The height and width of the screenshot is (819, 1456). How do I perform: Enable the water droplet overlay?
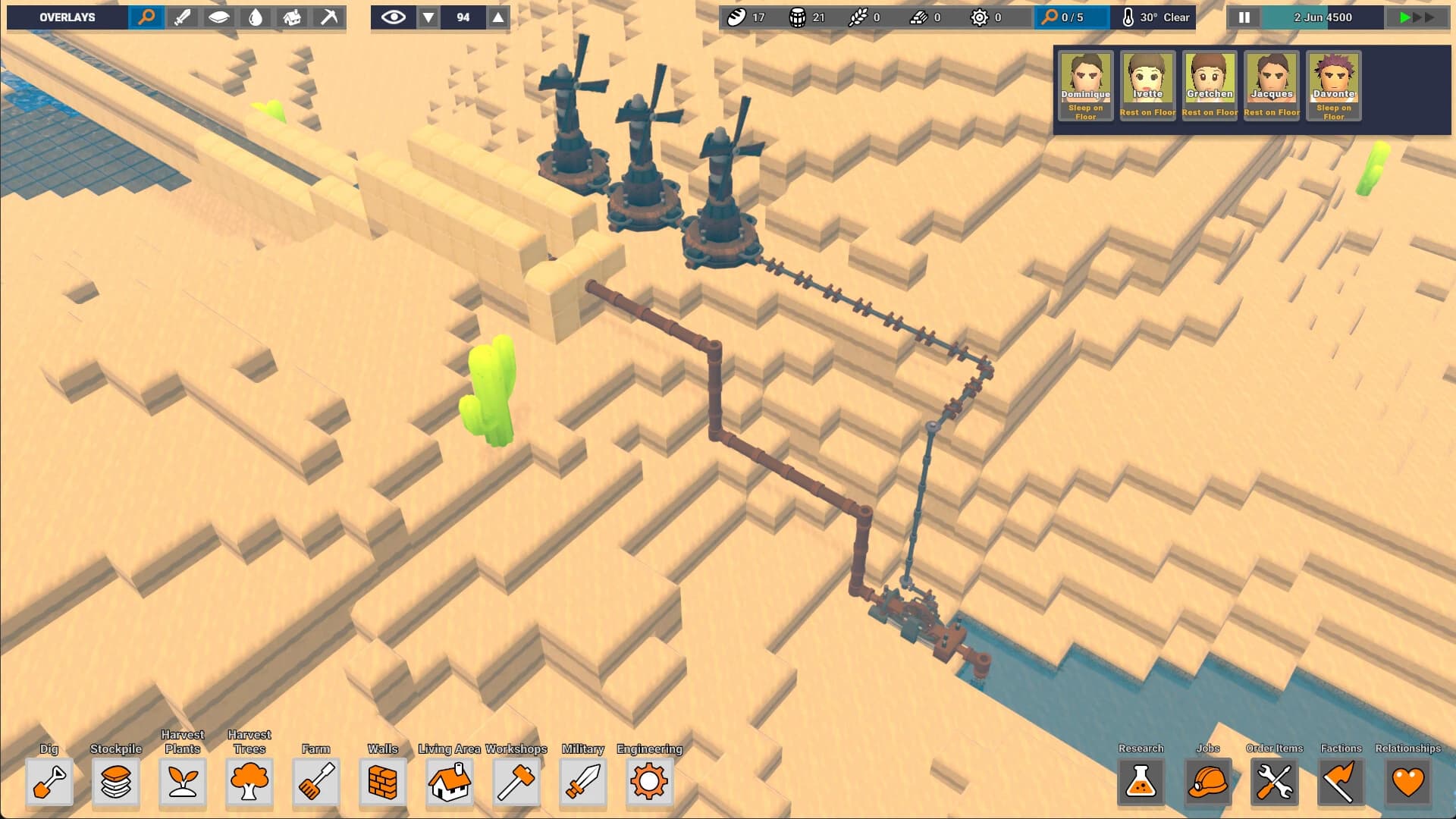click(256, 16)
